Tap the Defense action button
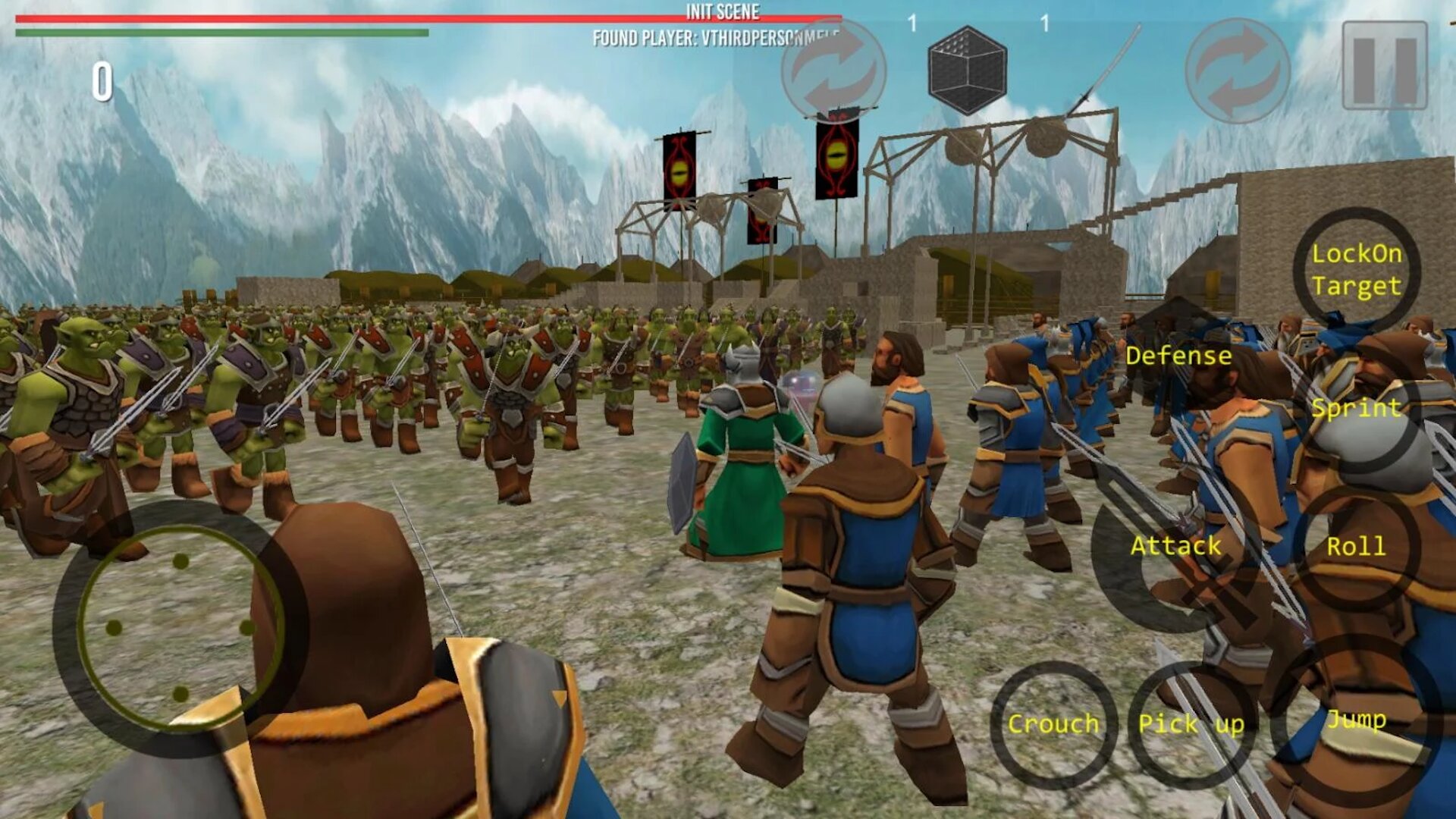This screenshot has height=819, width=1456. [x=1178, y=356]
